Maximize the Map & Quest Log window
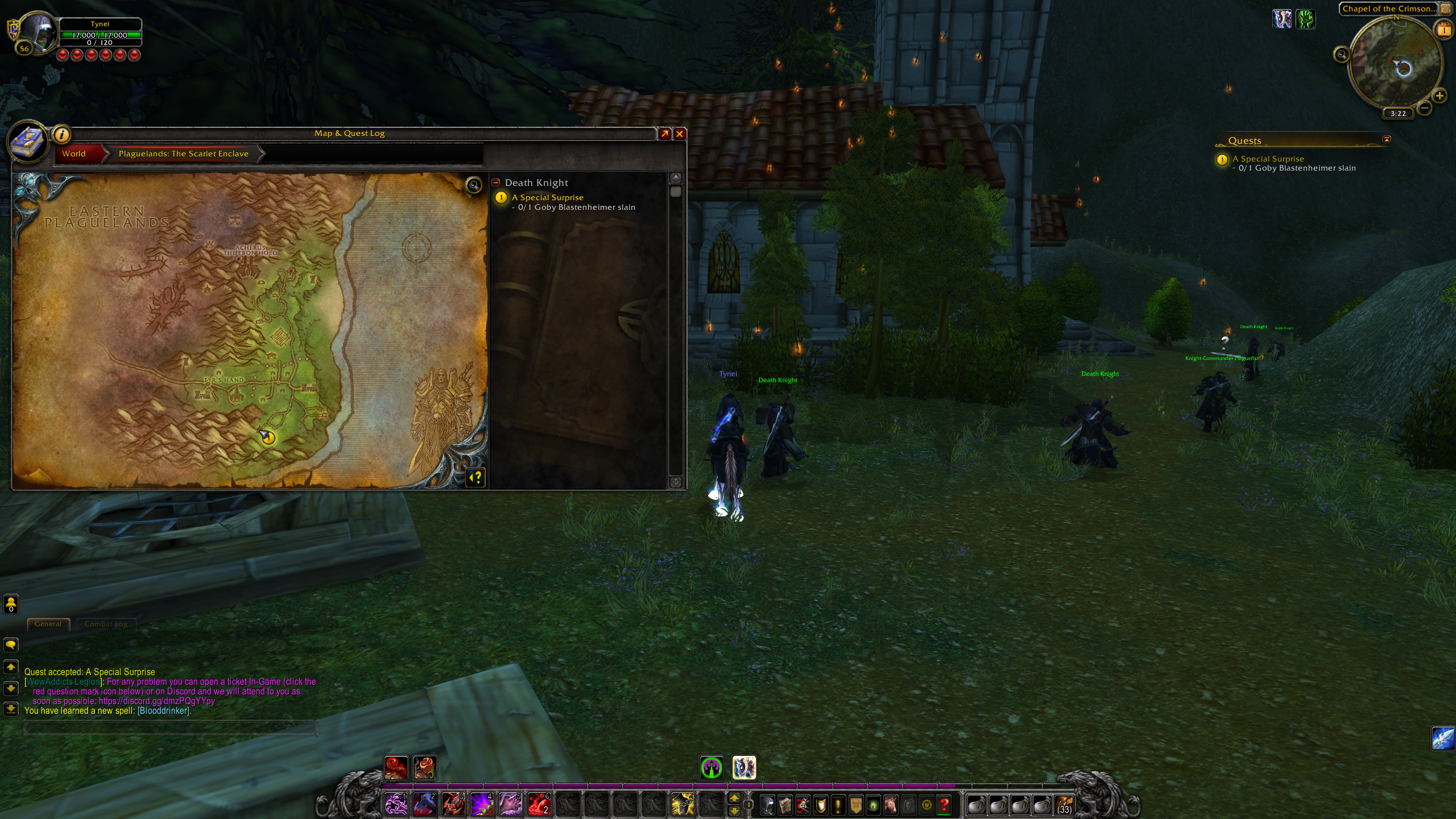 coord(664,134)
